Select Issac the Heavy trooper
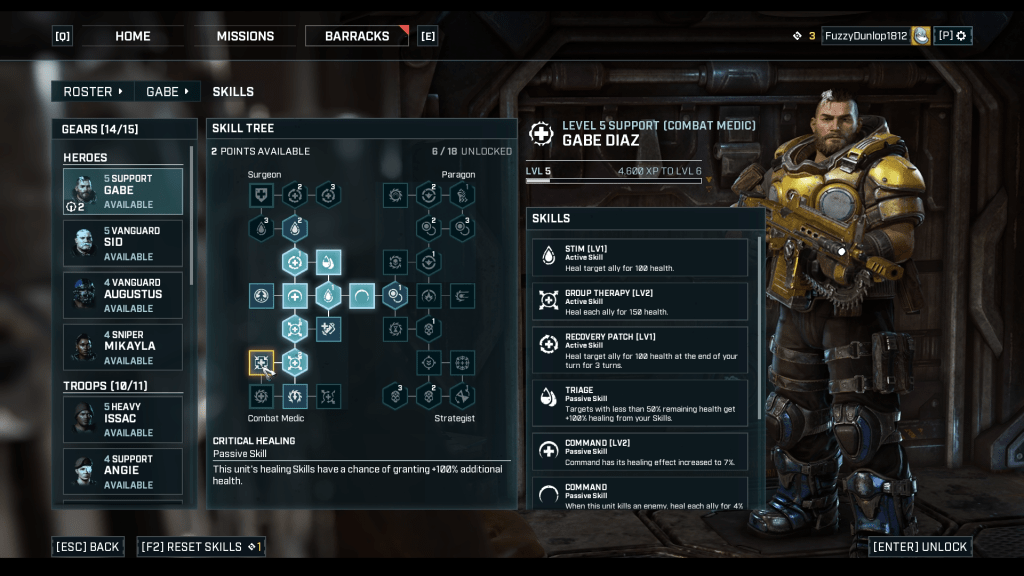Image resolution: width=1024 pixels, height=576 pixels. (123, 419)
